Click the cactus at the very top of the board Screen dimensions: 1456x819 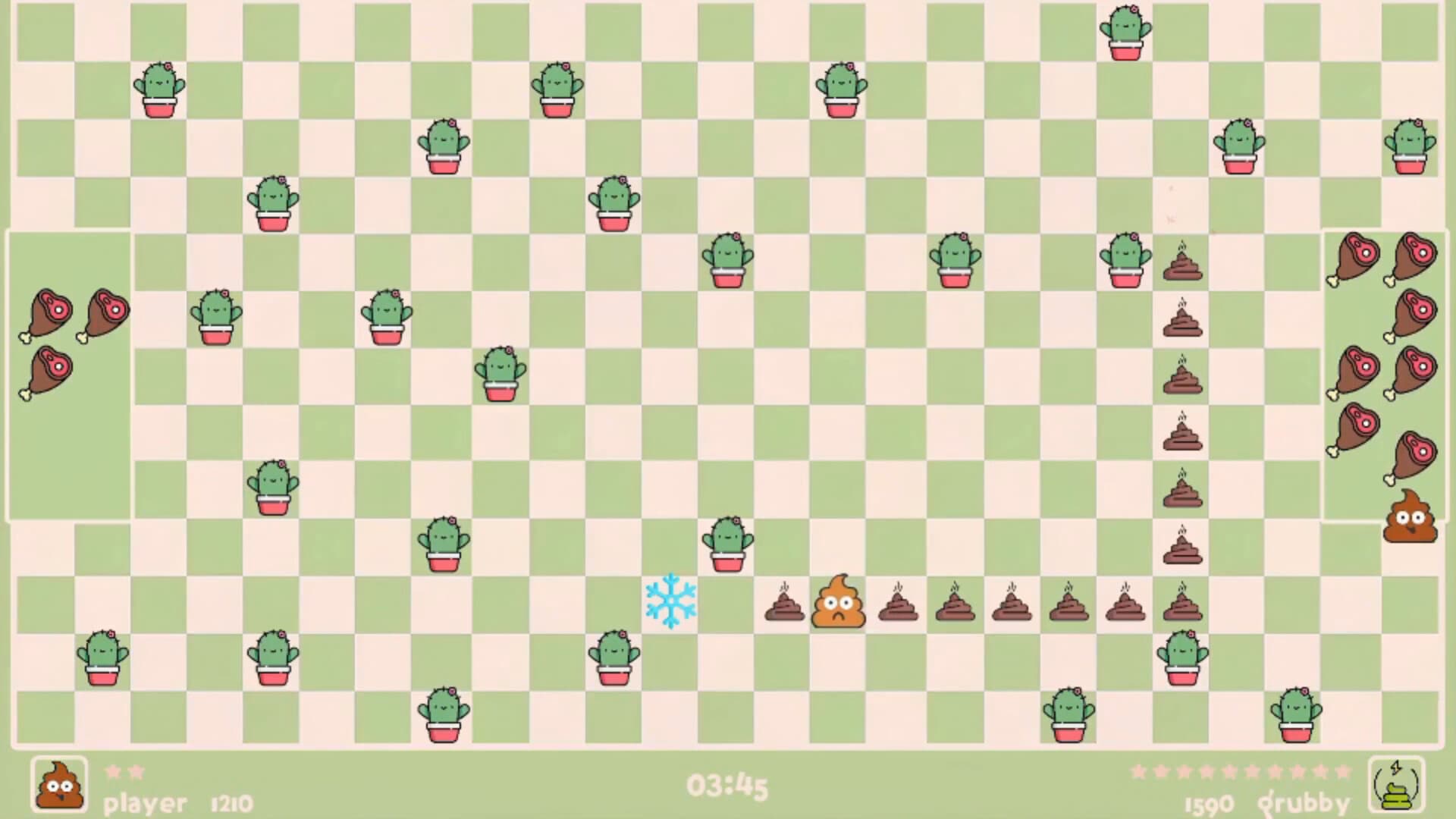pos(1125,30)
